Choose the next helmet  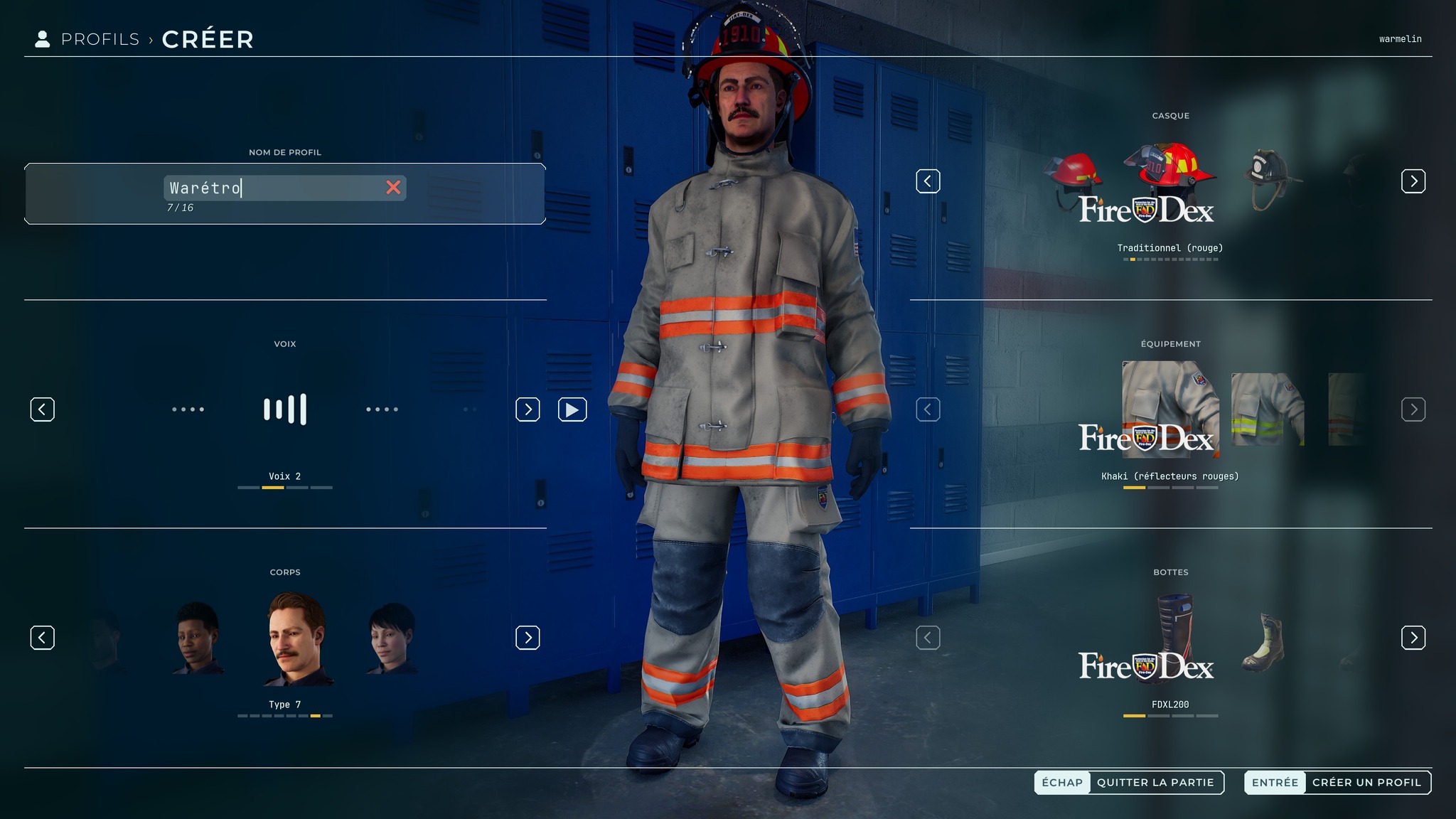tap(1413, 181)
